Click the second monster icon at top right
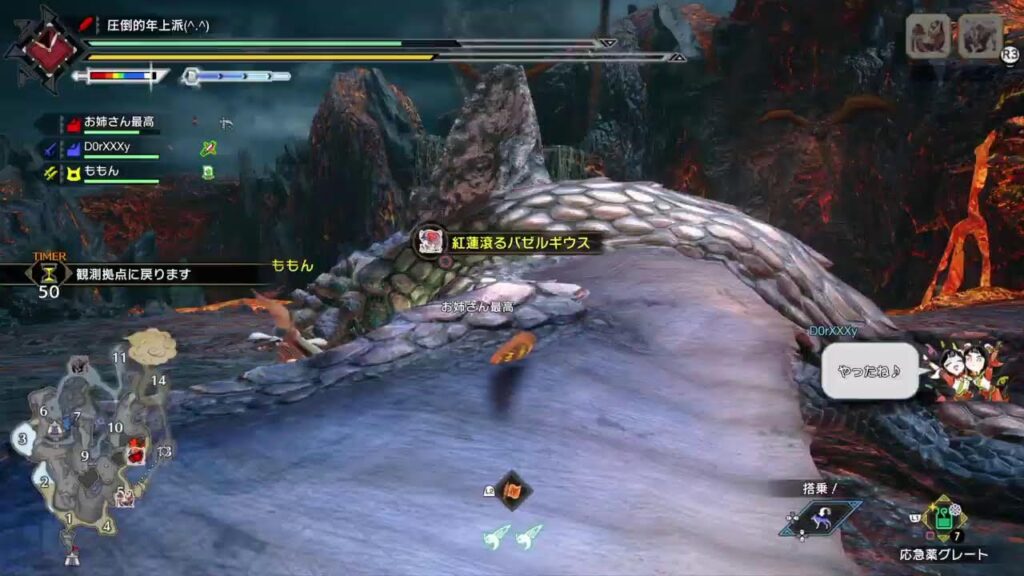Screen dimensions: 1024x576 (x=980, y=37)
